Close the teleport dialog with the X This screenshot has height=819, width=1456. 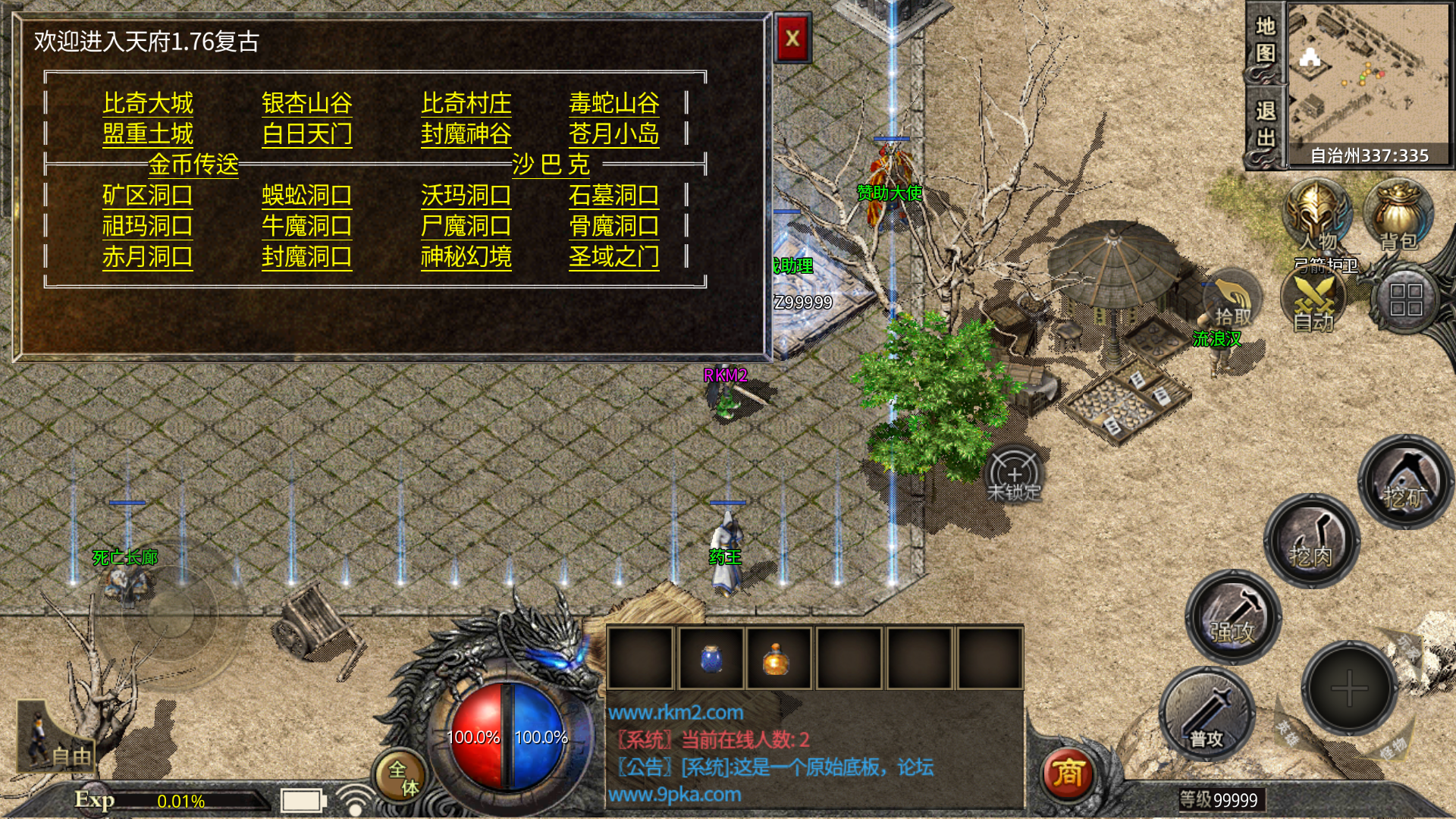point(792,38)
